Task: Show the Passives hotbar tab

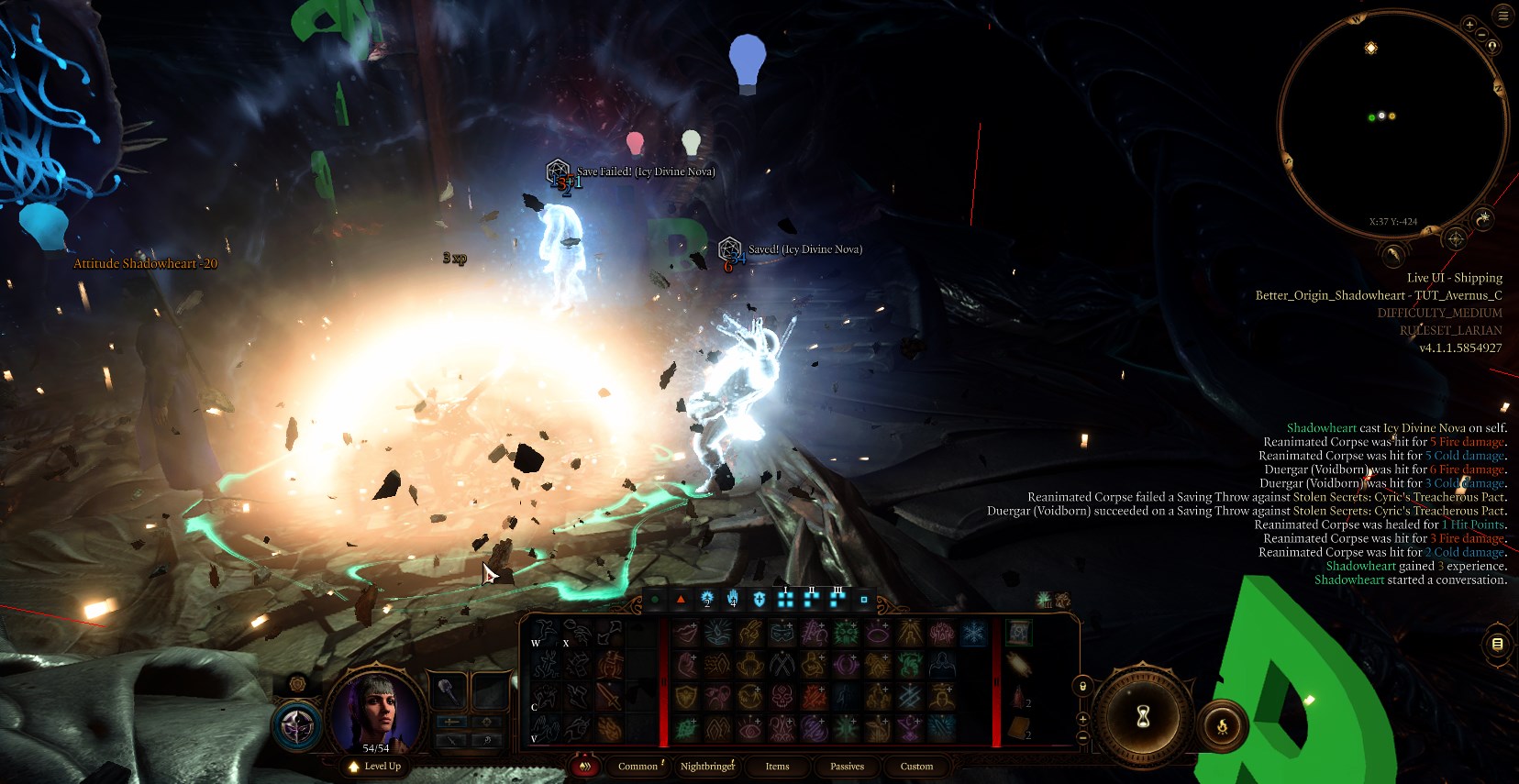Action: tap(847, 767)
